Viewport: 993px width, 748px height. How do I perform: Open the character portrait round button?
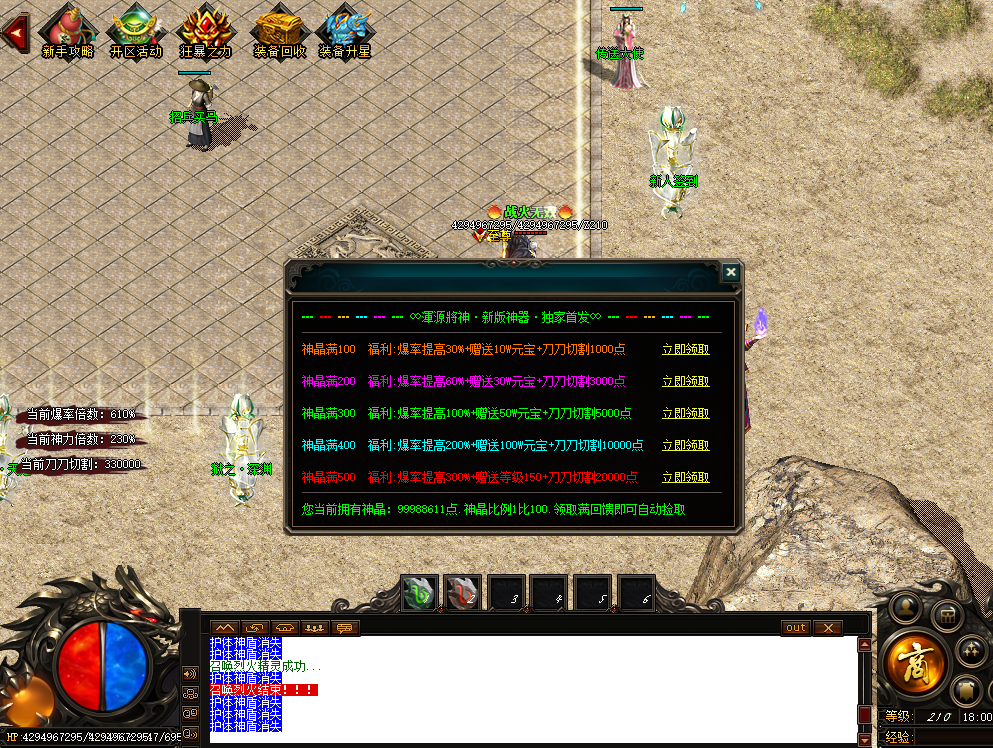906,606
